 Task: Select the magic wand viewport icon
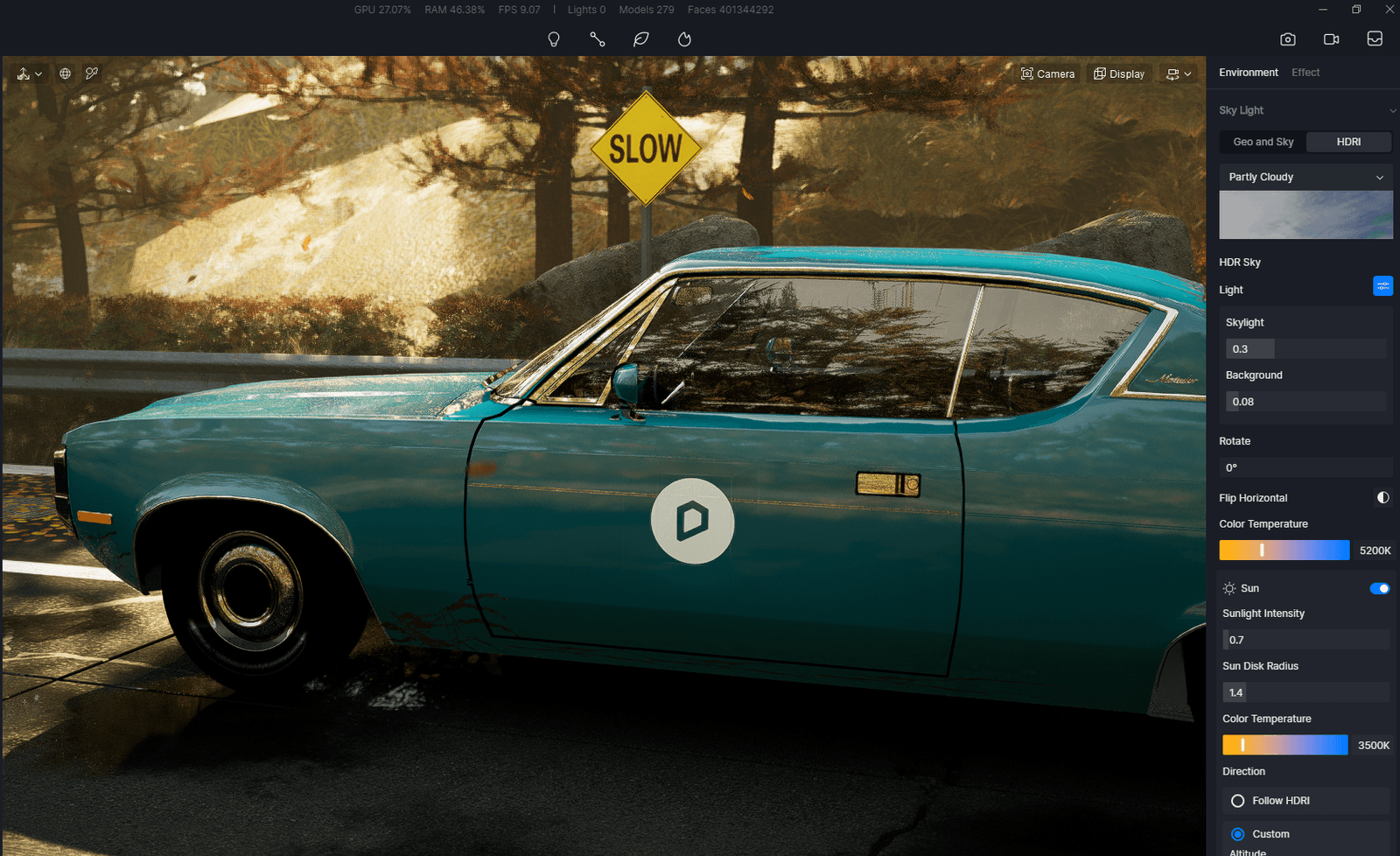92,74
